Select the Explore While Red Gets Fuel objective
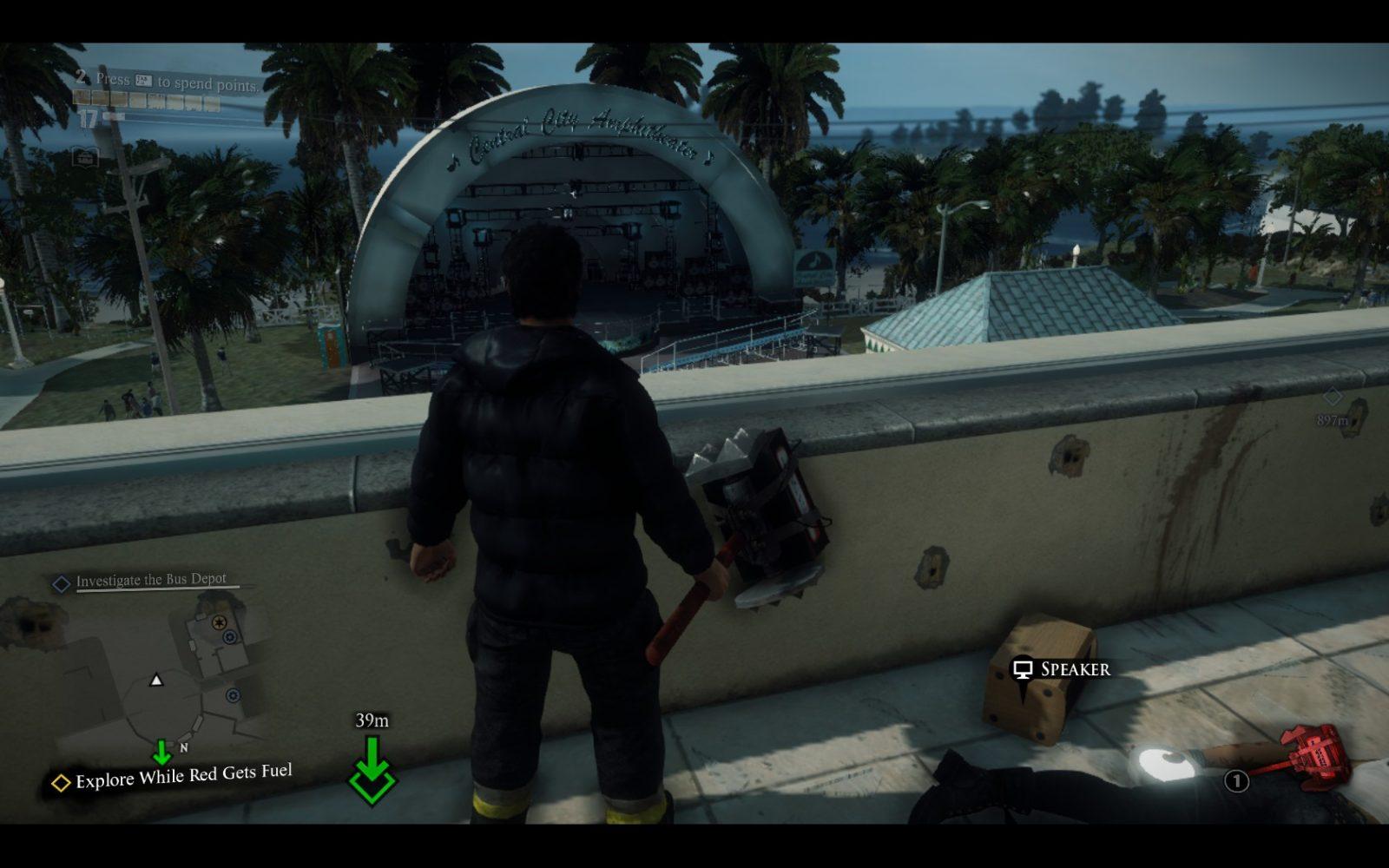 tap(183, 775)
